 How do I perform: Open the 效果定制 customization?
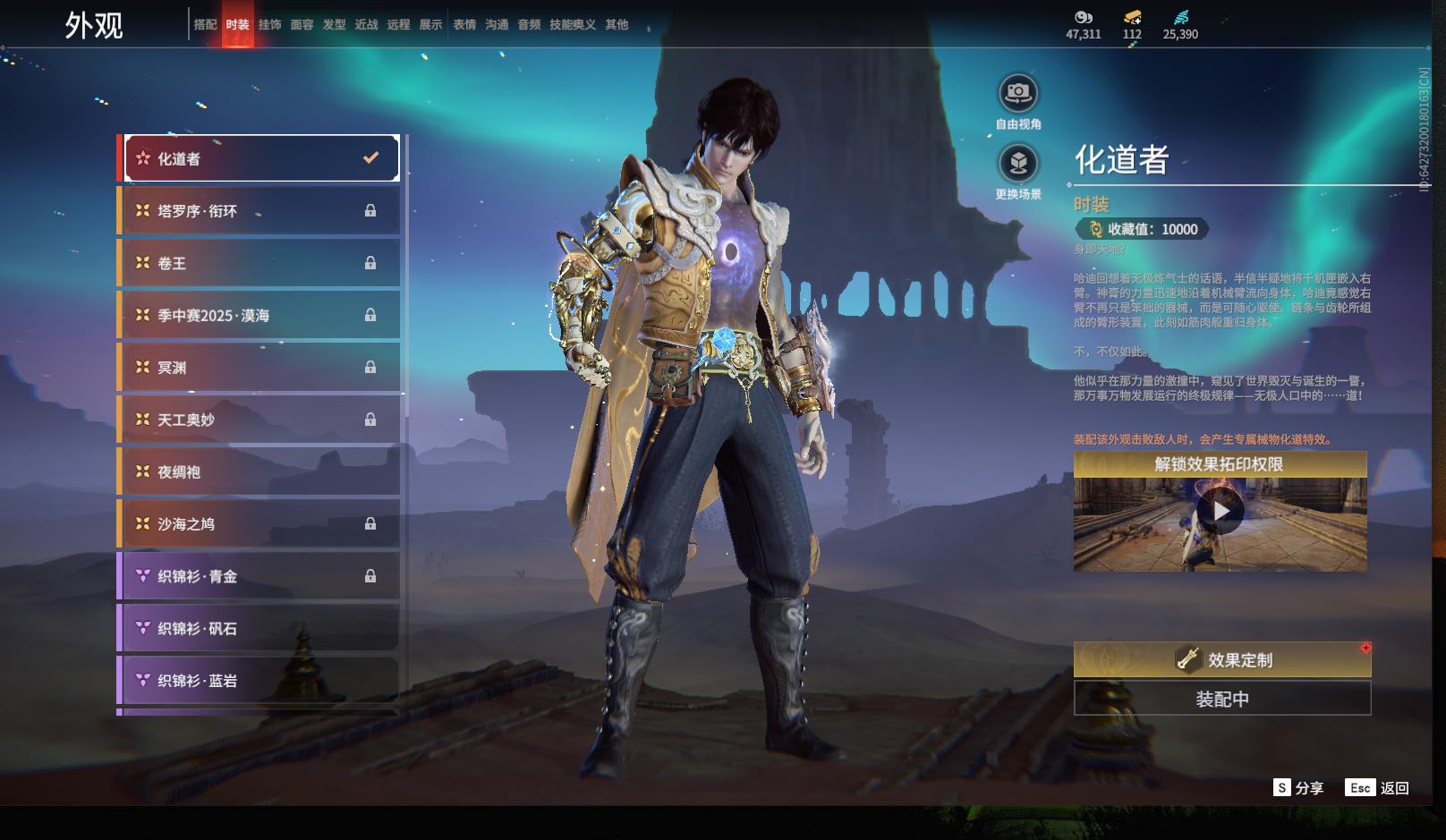(1221, 659)
